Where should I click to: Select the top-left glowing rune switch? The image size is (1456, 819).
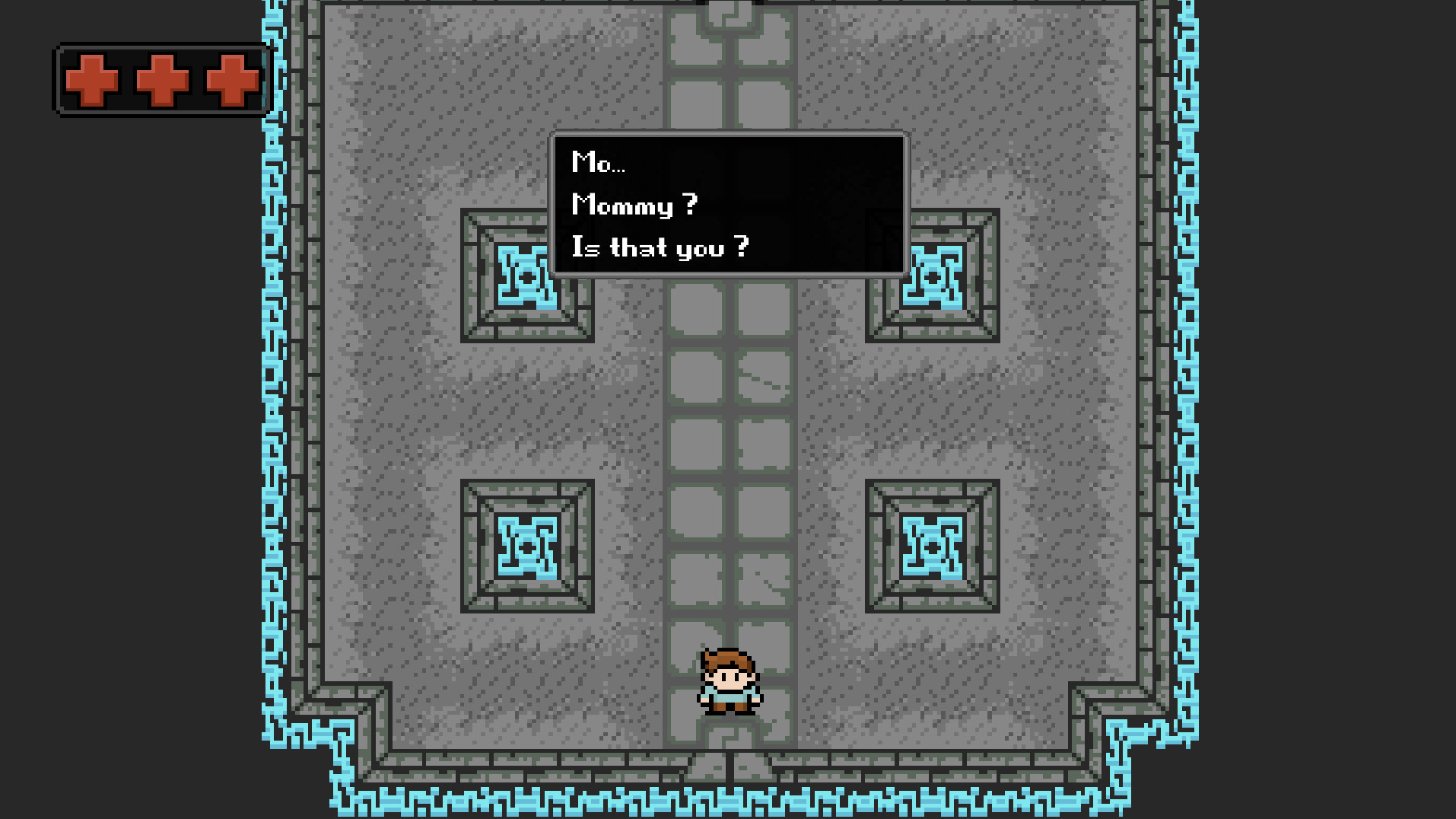[526, 278]
